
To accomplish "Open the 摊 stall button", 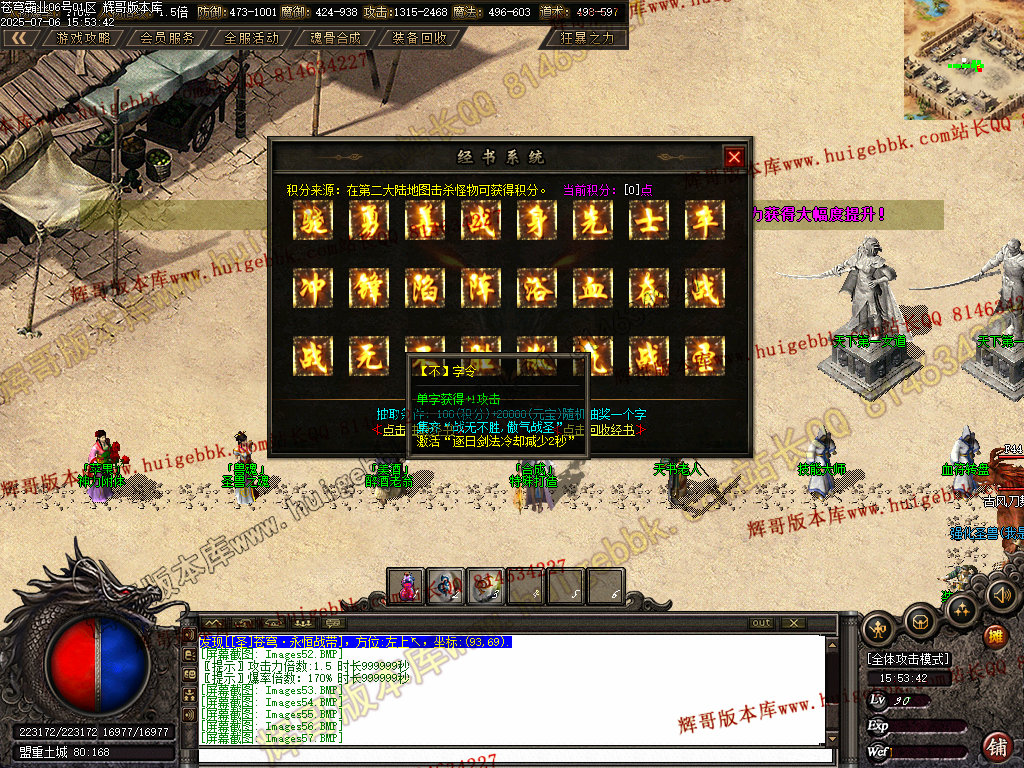I will click(x=994, y=637).
